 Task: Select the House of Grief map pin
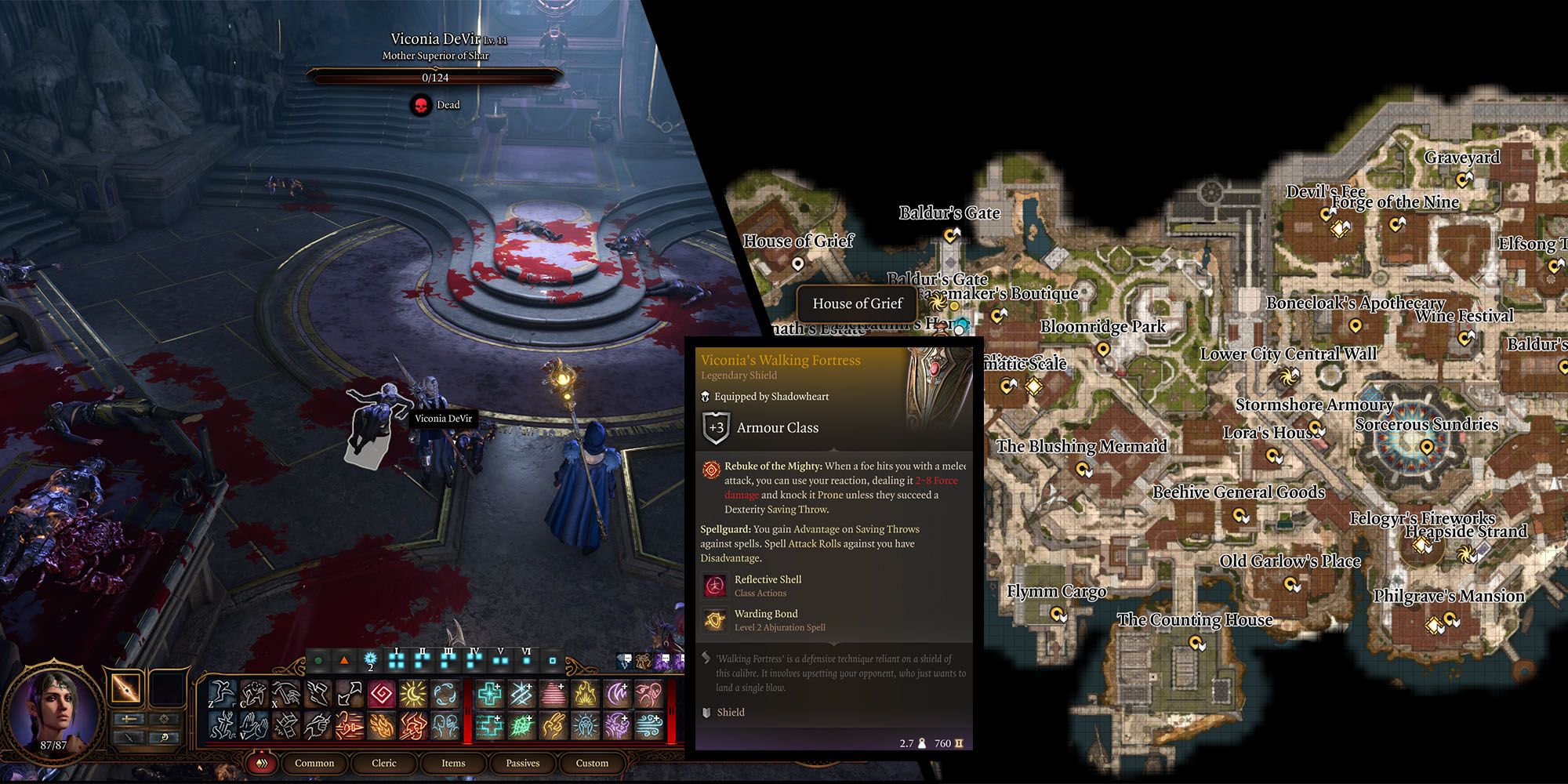[798, 264]
